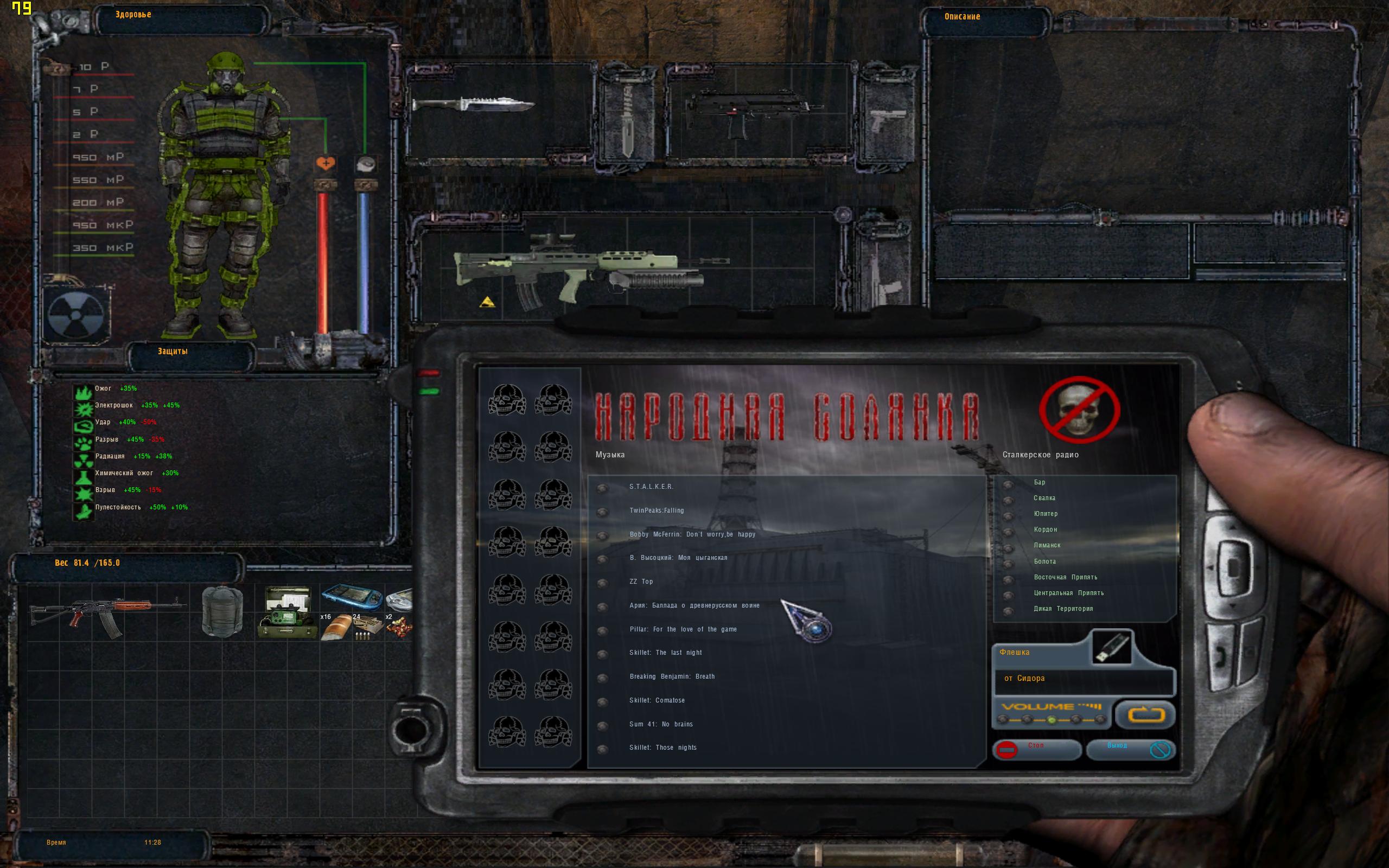Screen dimensions: 1389x868
Task: Select the TwinPeaks:Falling track
Action: point(656,510)
